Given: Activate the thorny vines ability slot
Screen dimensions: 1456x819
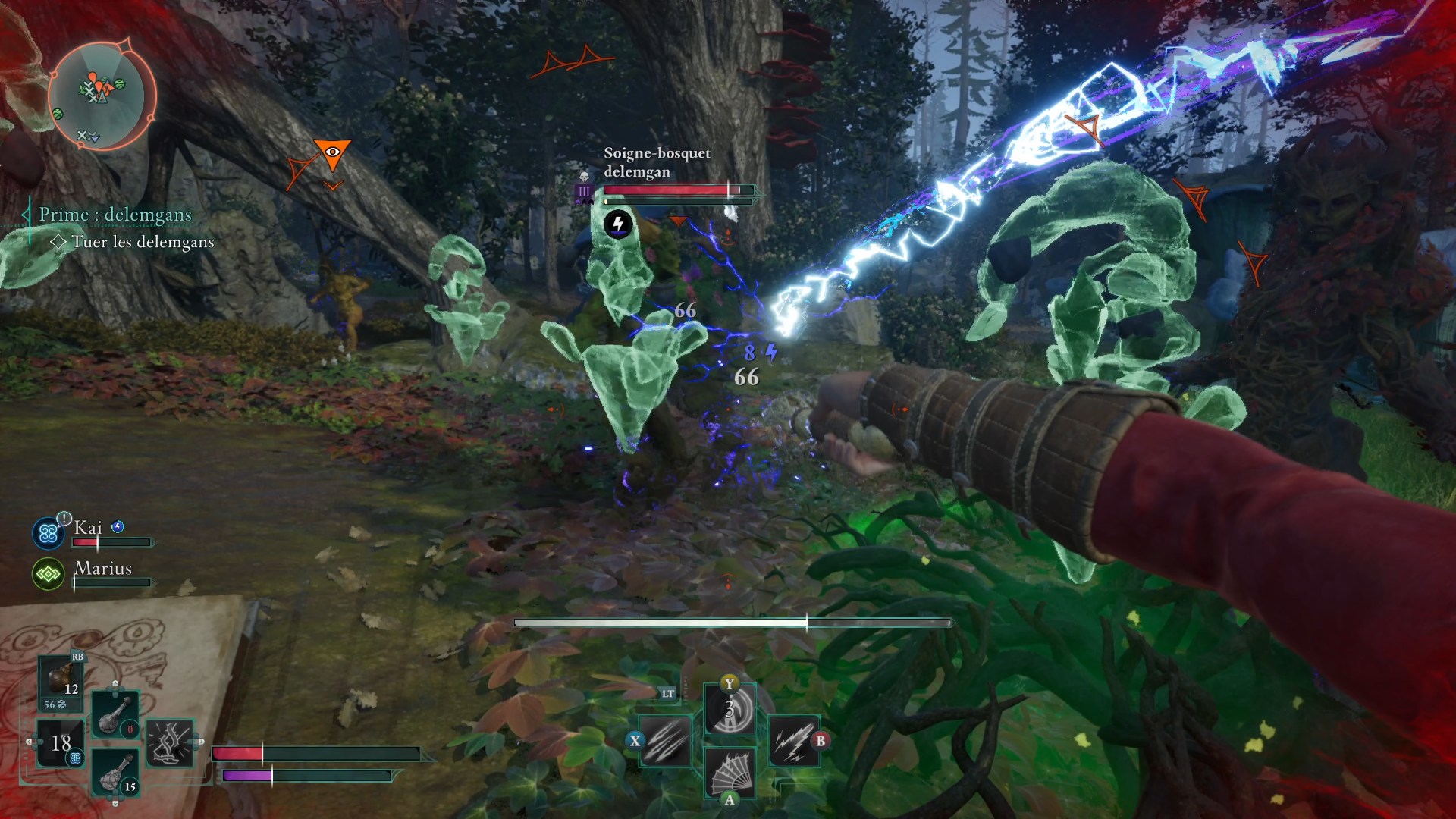Looking at the screenshot, I should coord(170,742).
